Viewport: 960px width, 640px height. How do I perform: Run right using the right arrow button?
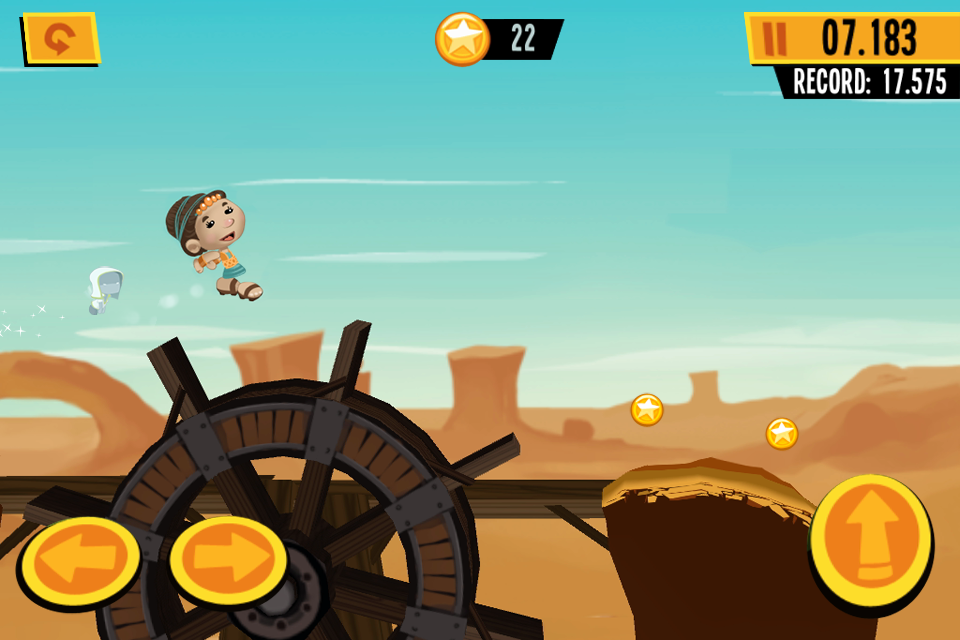tap(228, 558)
